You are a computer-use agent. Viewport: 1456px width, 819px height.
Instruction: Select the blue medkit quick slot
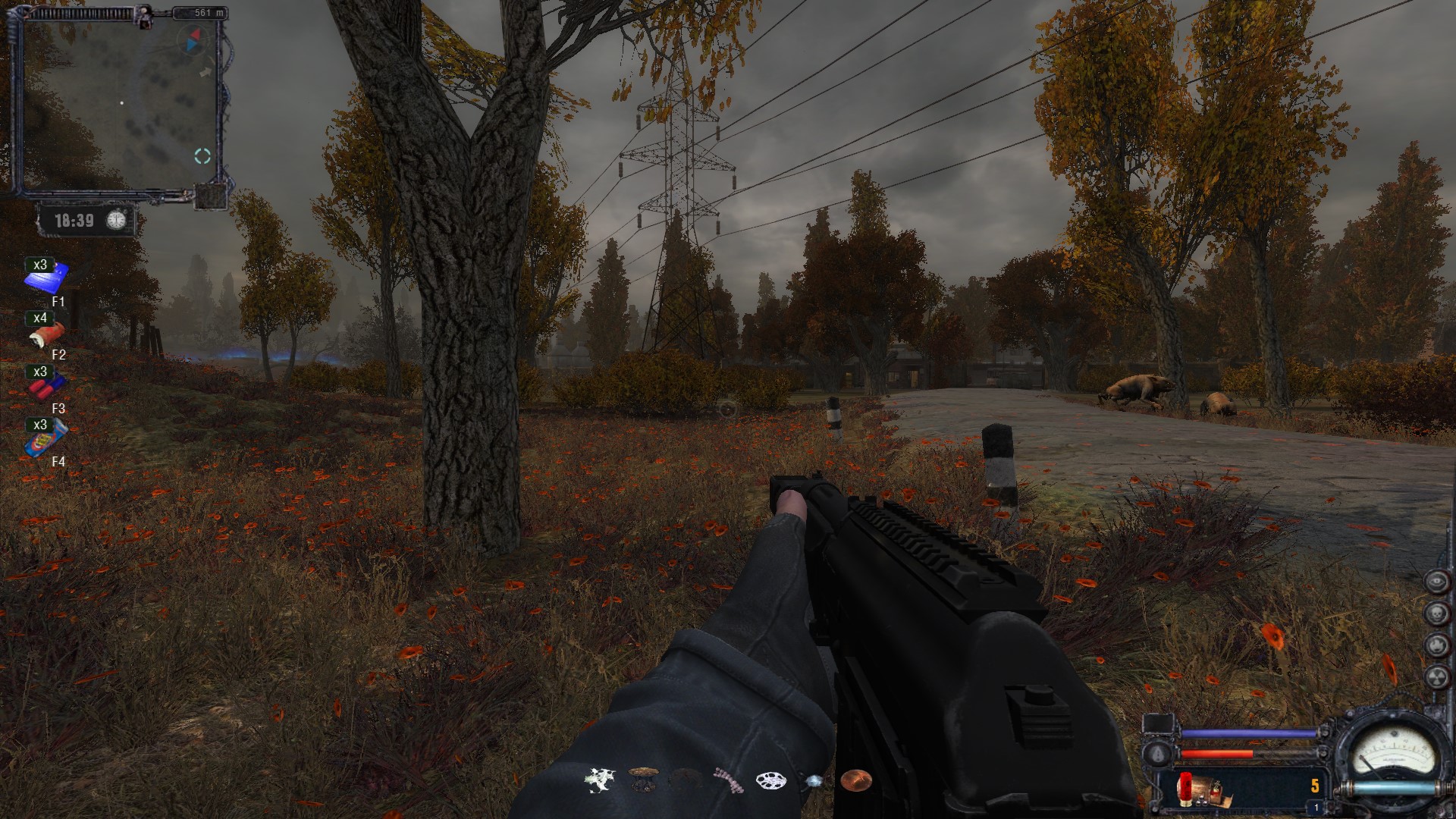tap(47, 278)
